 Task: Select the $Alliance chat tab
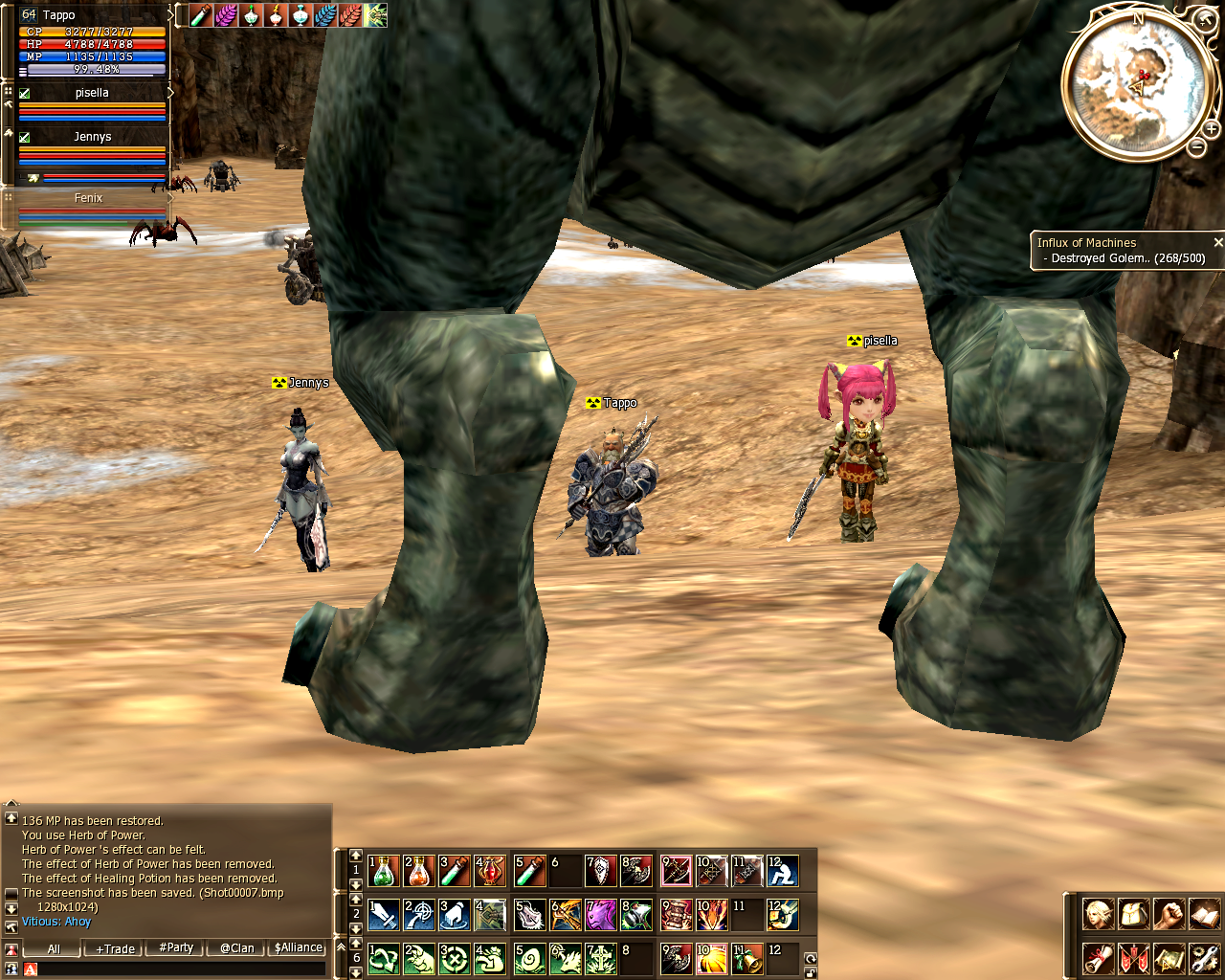[x=299, y=948]
